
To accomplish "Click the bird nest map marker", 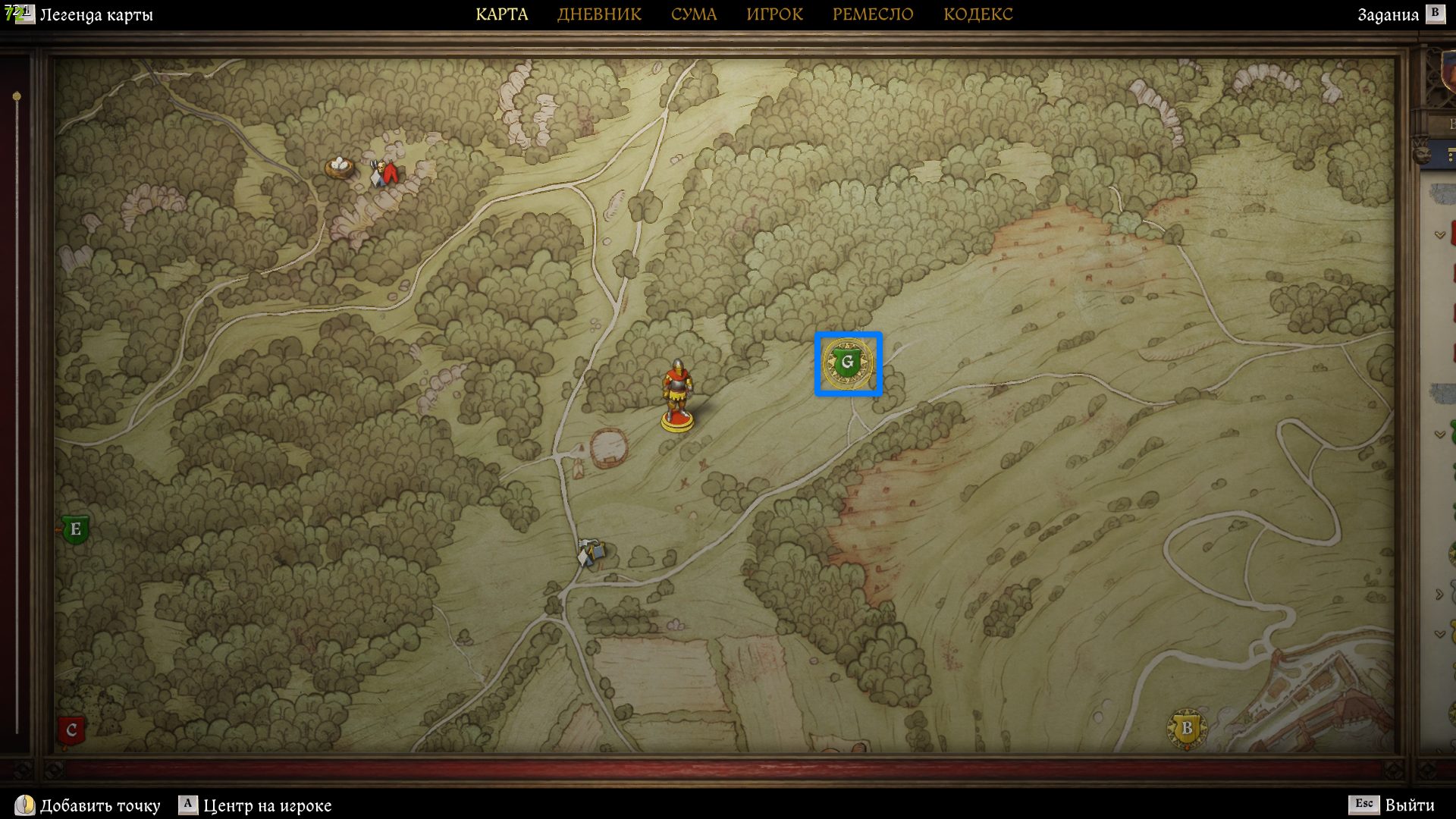I will [339, 165].
